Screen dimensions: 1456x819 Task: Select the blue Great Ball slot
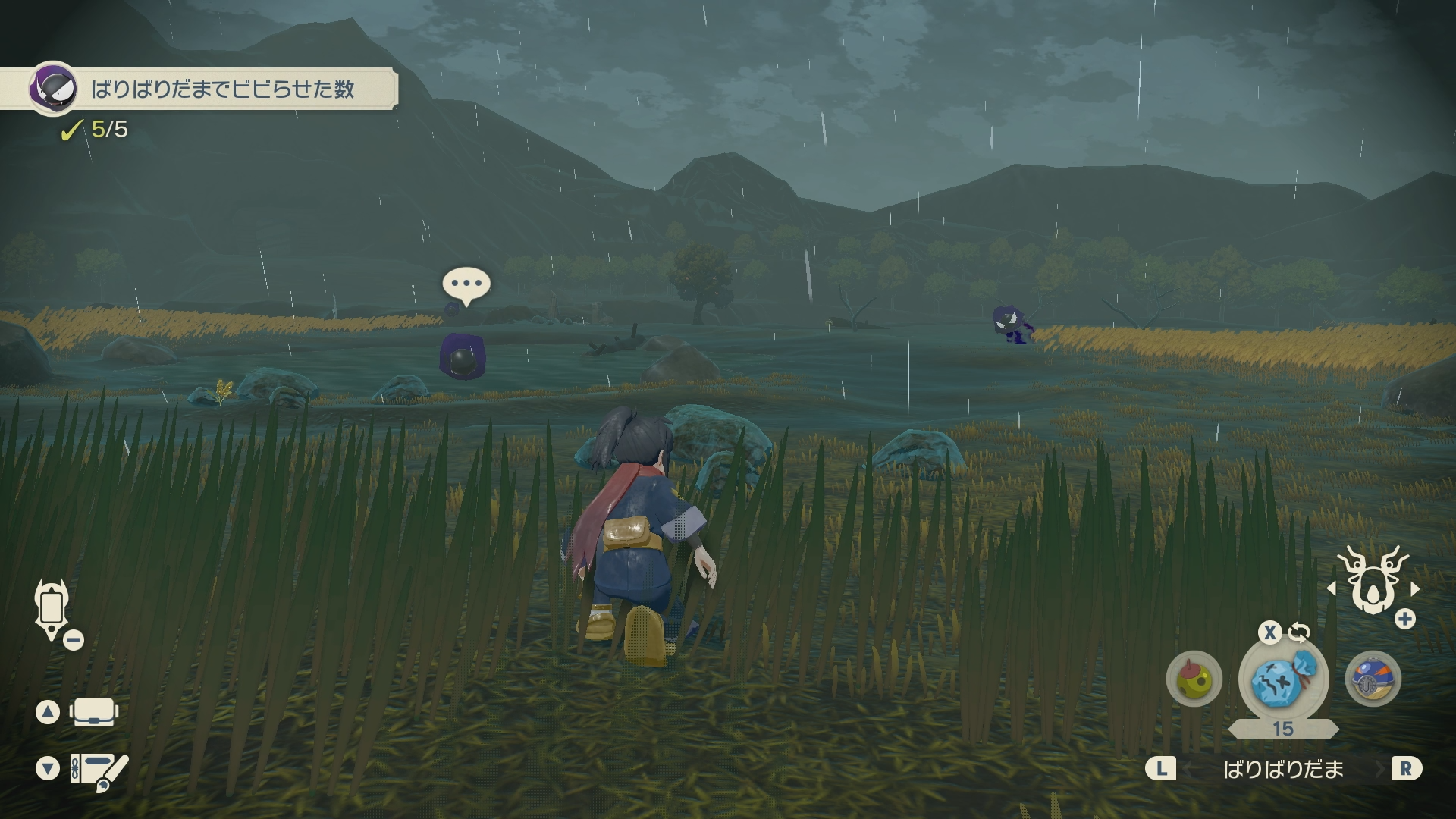click(1373, 679)
